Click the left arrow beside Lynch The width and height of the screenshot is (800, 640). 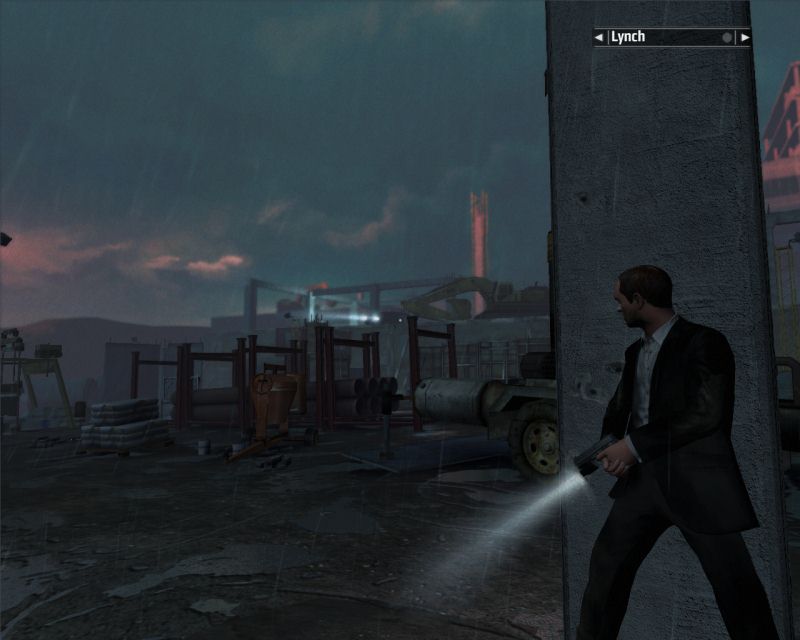(x=599, y=38)
